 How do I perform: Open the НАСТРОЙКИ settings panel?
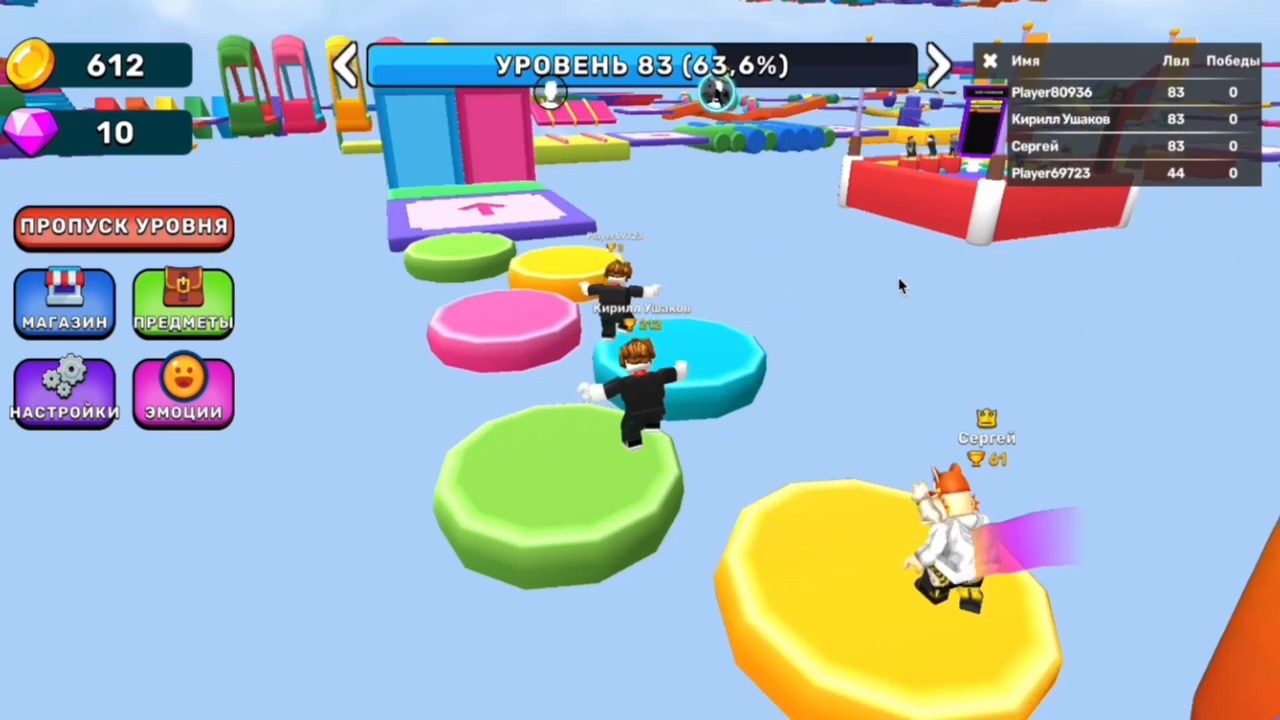click(64, 390)
